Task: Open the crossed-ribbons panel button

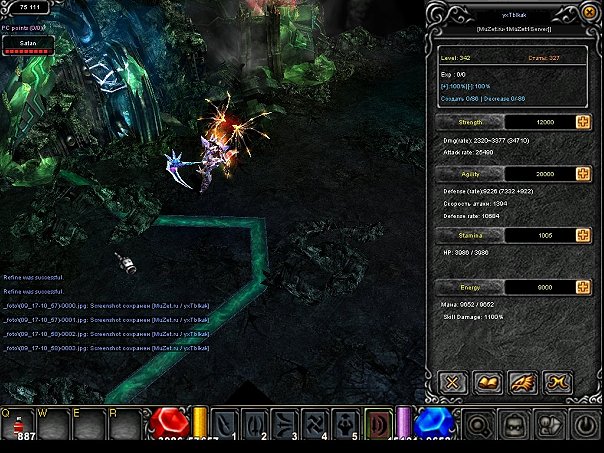Action: pyautogui.click(x=555, y=381)
